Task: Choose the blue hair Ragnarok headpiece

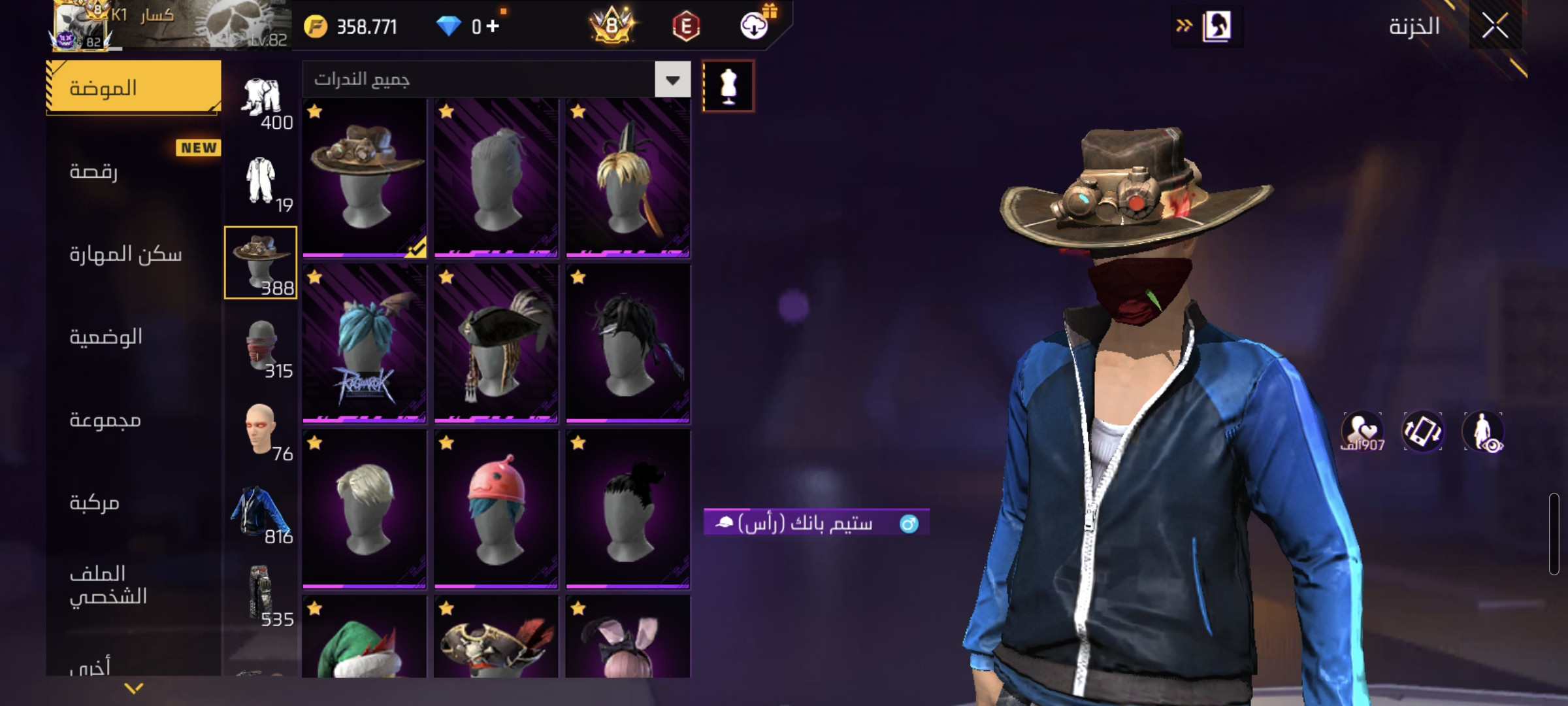Action: pos(365,343)
